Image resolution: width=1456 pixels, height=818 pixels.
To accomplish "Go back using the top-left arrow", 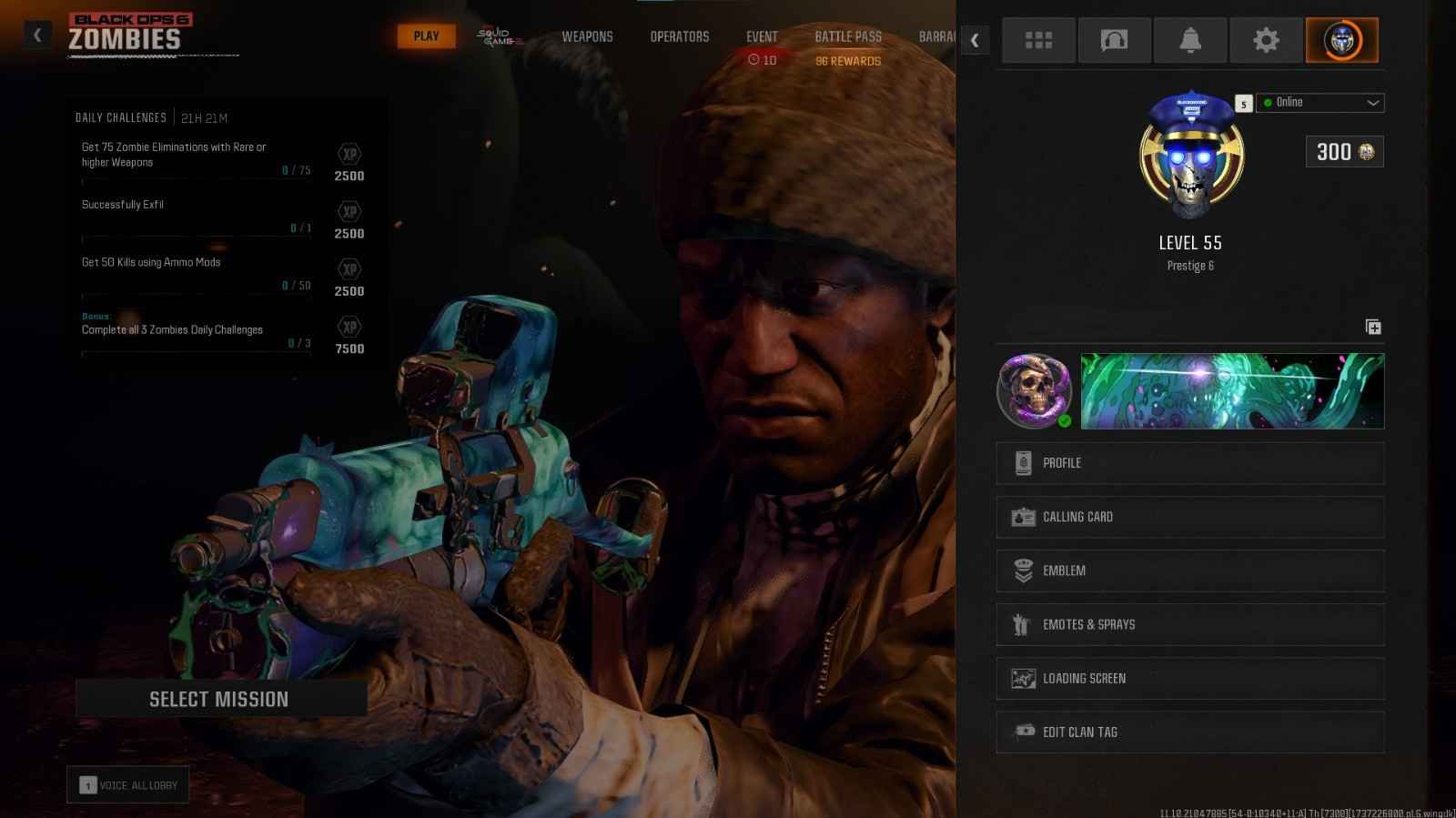I will point(37,34).
